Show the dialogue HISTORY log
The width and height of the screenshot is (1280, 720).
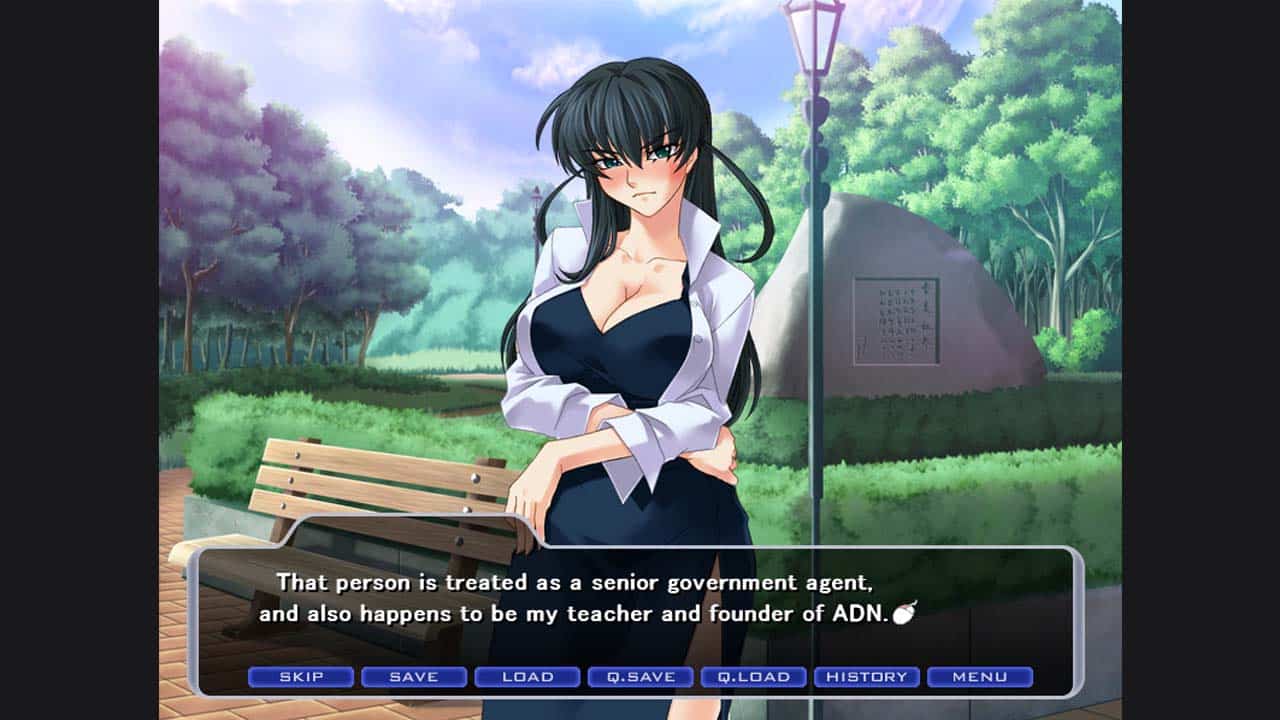867,677
